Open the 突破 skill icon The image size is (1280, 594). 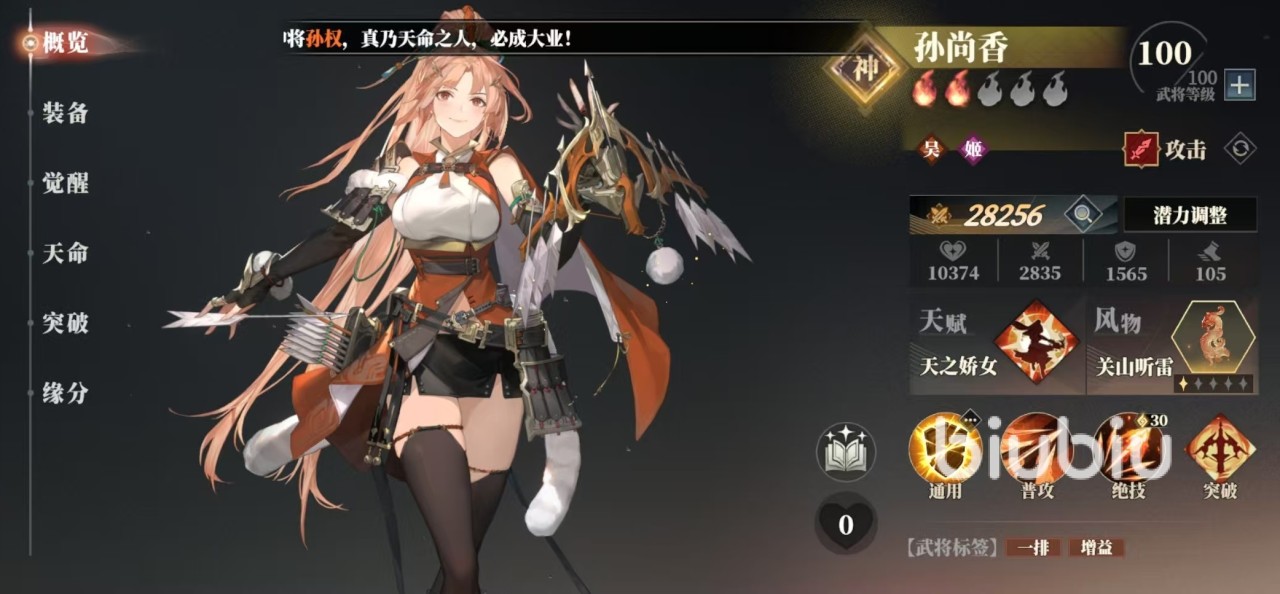pos(1220,448)
